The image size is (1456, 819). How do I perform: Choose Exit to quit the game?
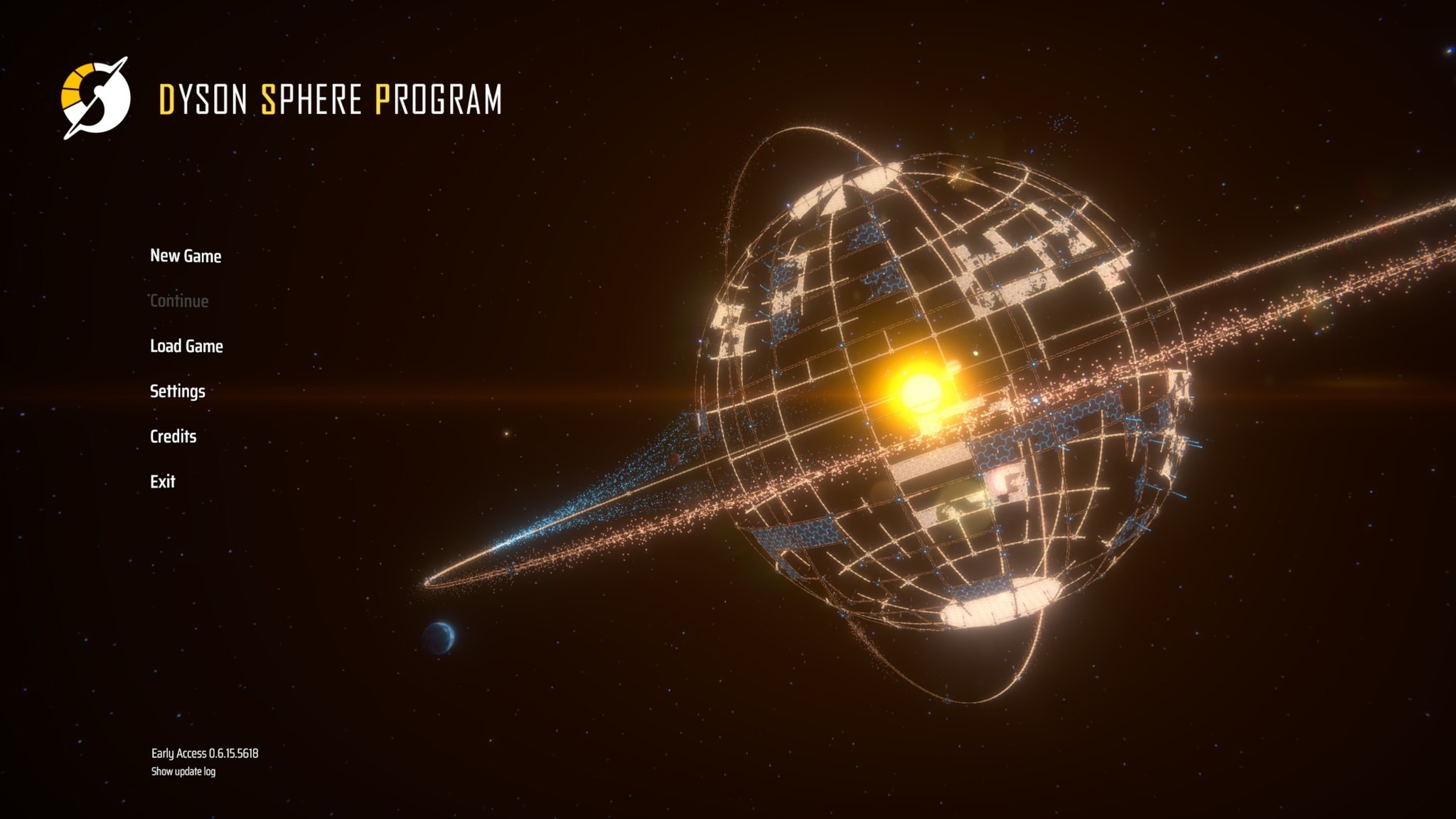click(x=163, y=481)
